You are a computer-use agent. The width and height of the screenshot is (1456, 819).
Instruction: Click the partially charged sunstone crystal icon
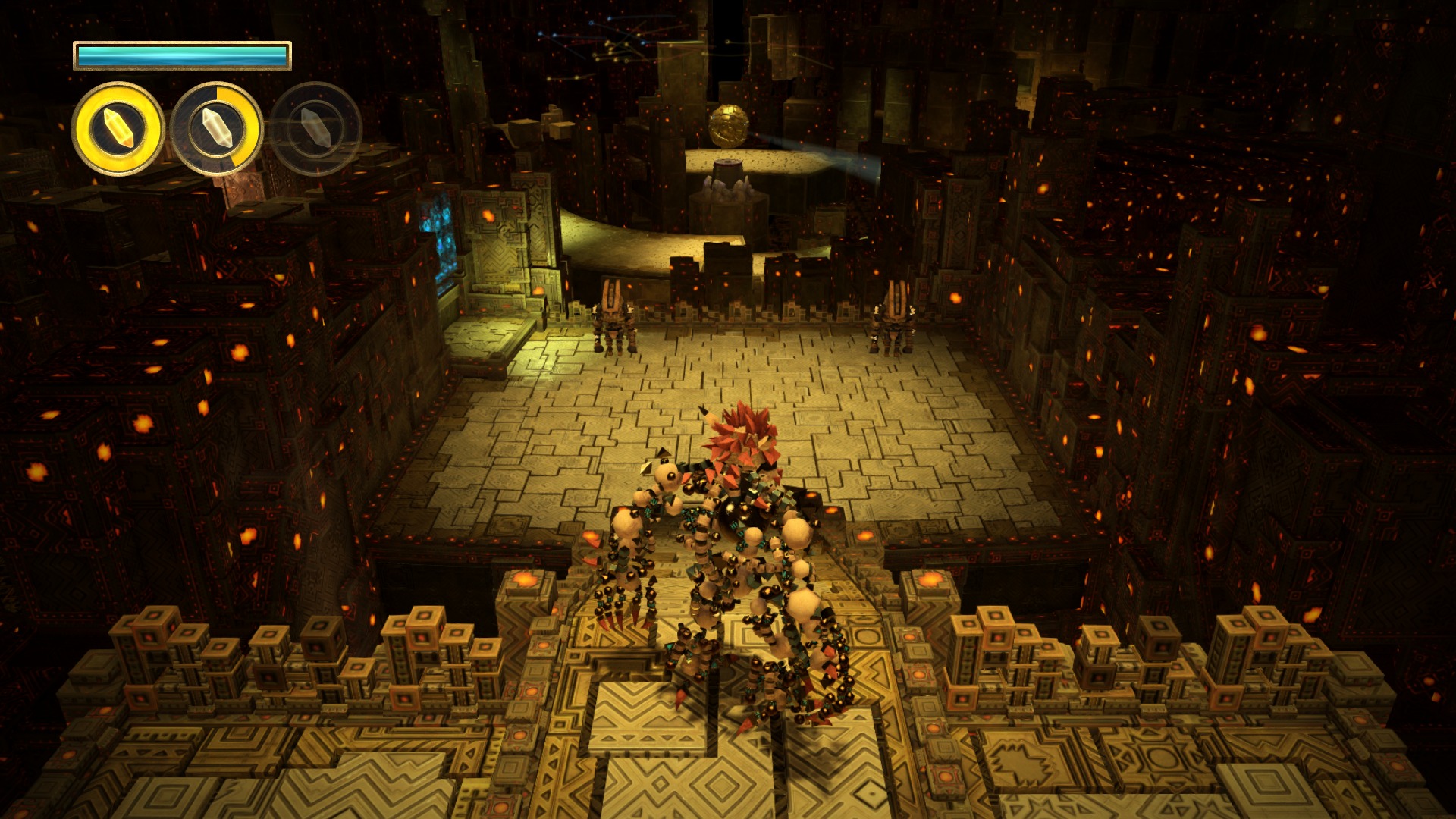217,129
